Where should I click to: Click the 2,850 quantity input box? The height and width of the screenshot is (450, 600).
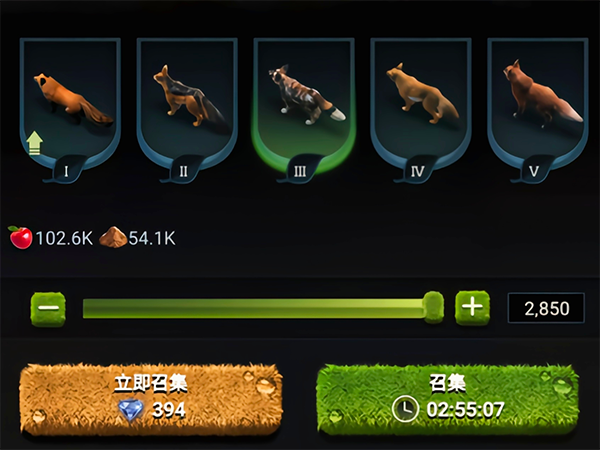coord(546,308)
